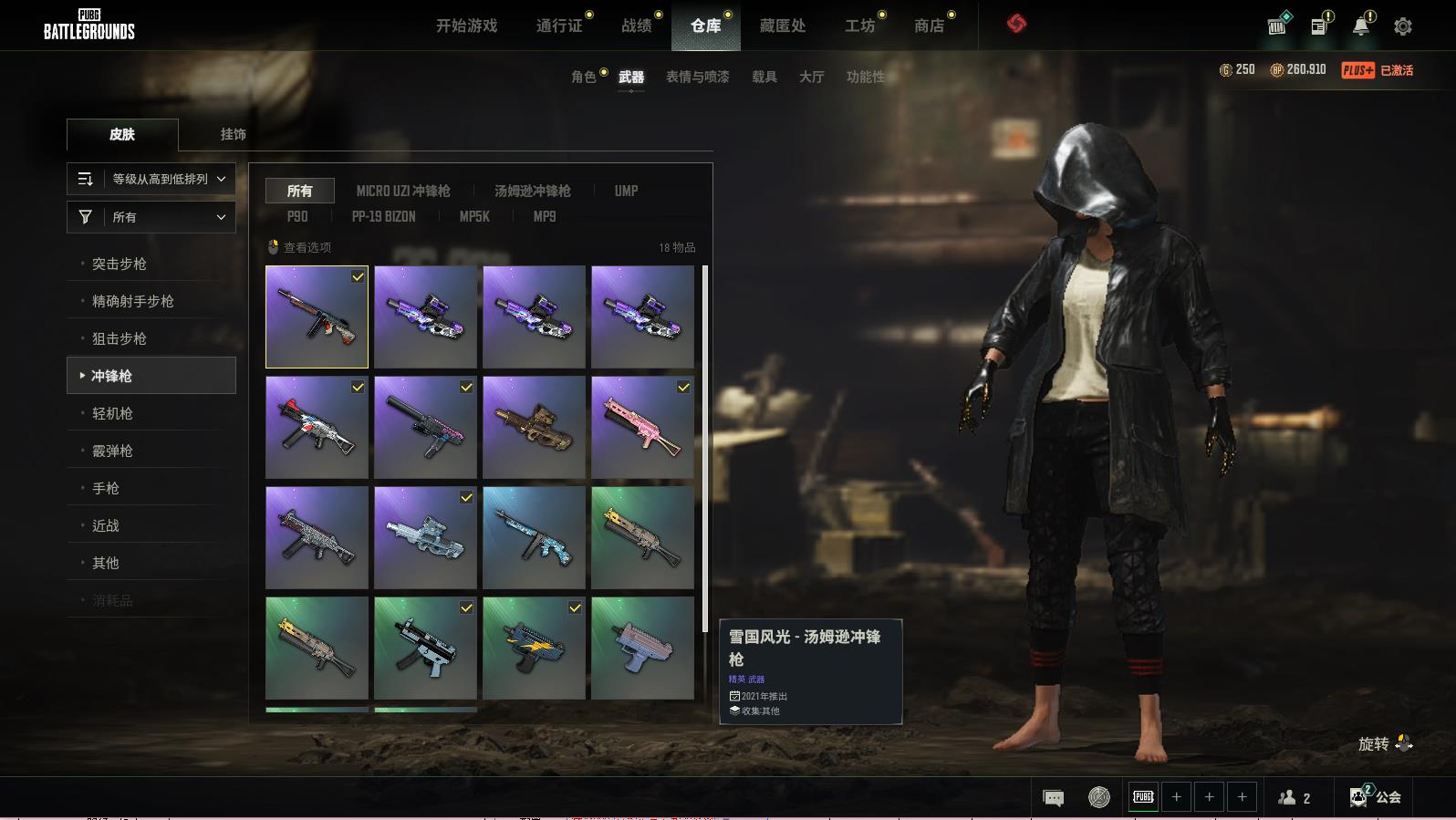Switch to 载具 vehicles sub-tab
This screenshot has height=820, width=1456.
tap(764, 77)
